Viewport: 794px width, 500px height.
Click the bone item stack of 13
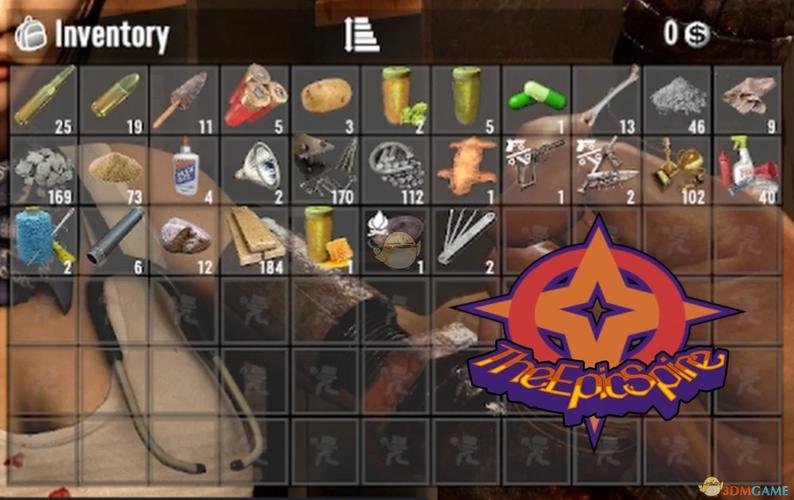pos(608,96)
